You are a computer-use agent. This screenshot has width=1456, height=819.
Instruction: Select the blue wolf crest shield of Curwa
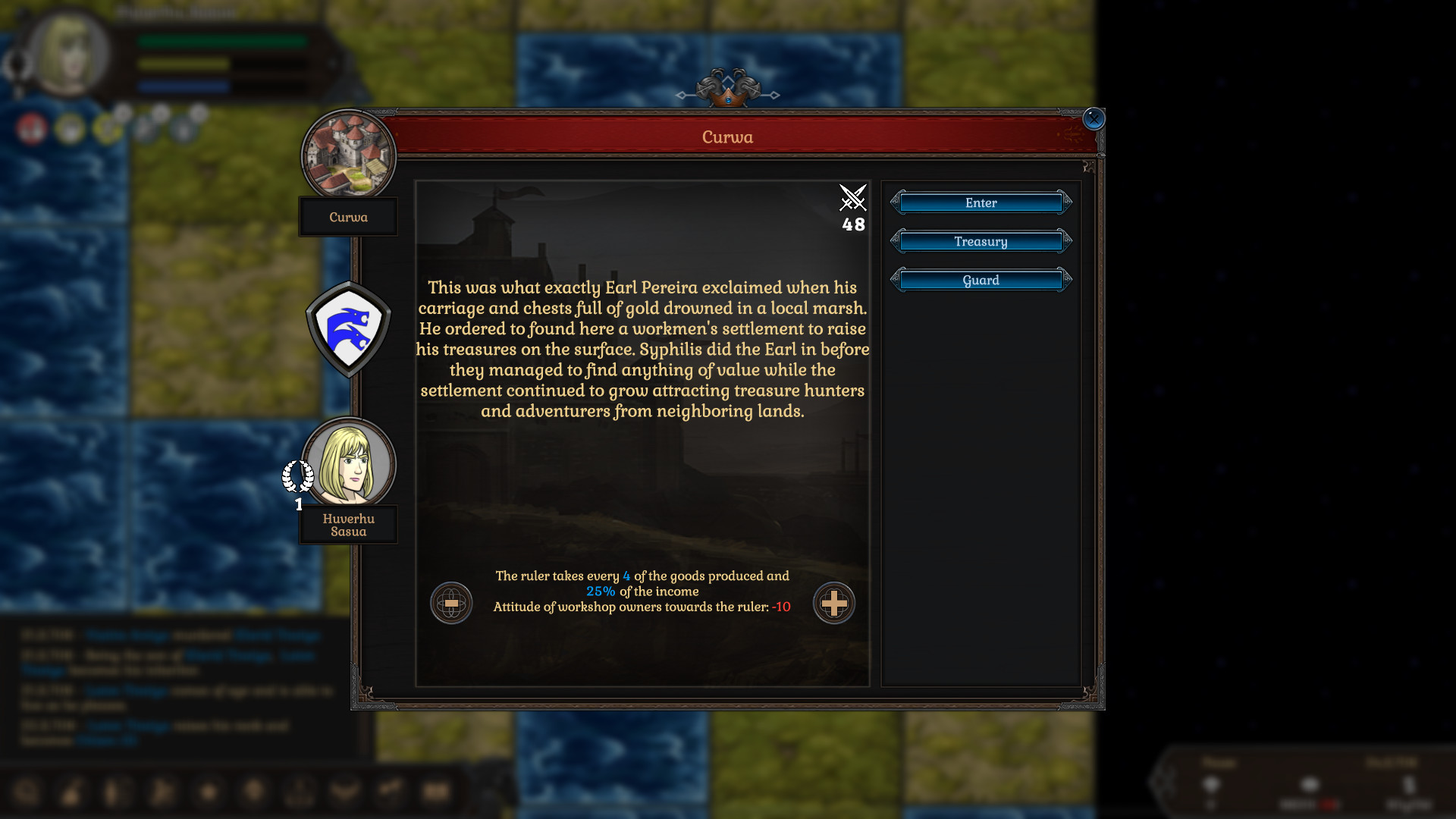pyautogui.click(x=348, y=327)
